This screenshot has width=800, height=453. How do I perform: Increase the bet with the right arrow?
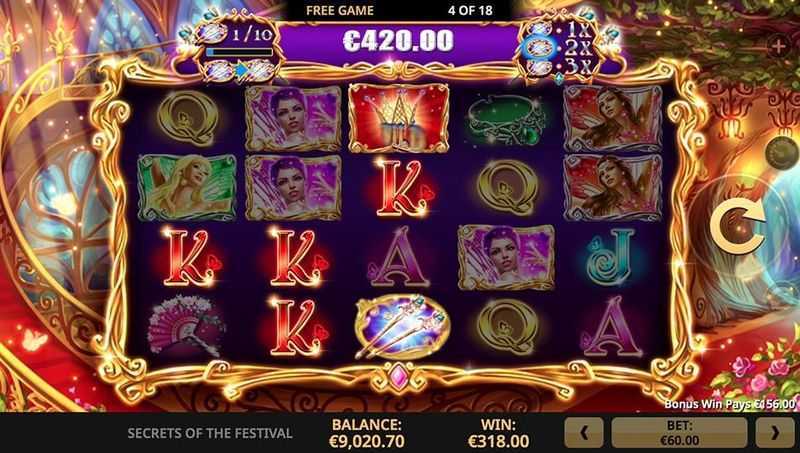coord(774,432)
